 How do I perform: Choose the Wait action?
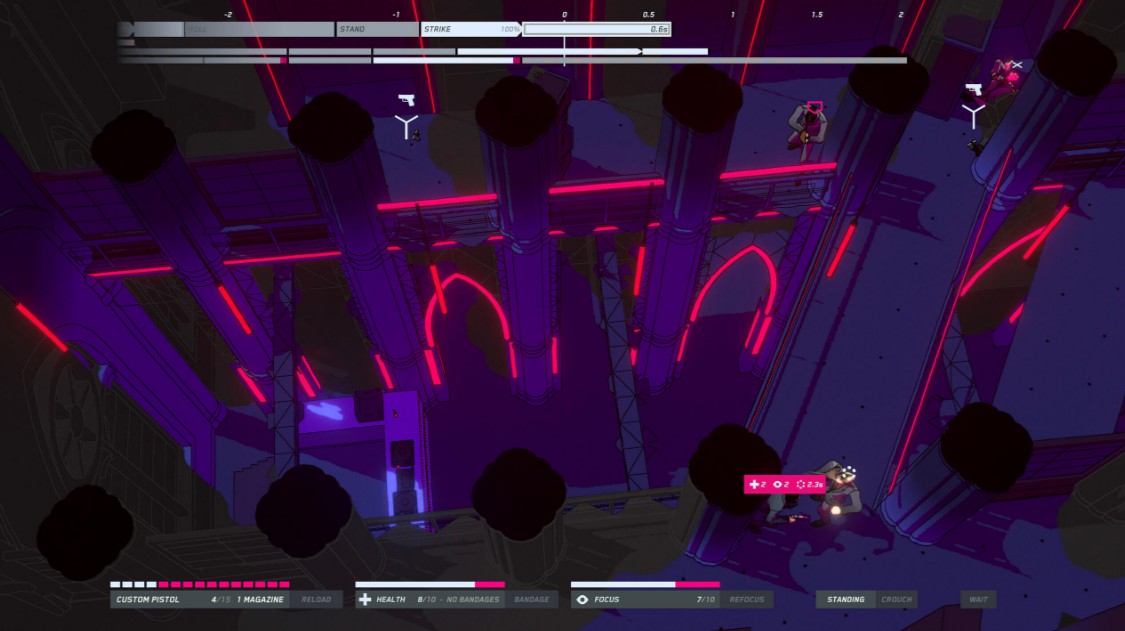click(x=978, y=600)
